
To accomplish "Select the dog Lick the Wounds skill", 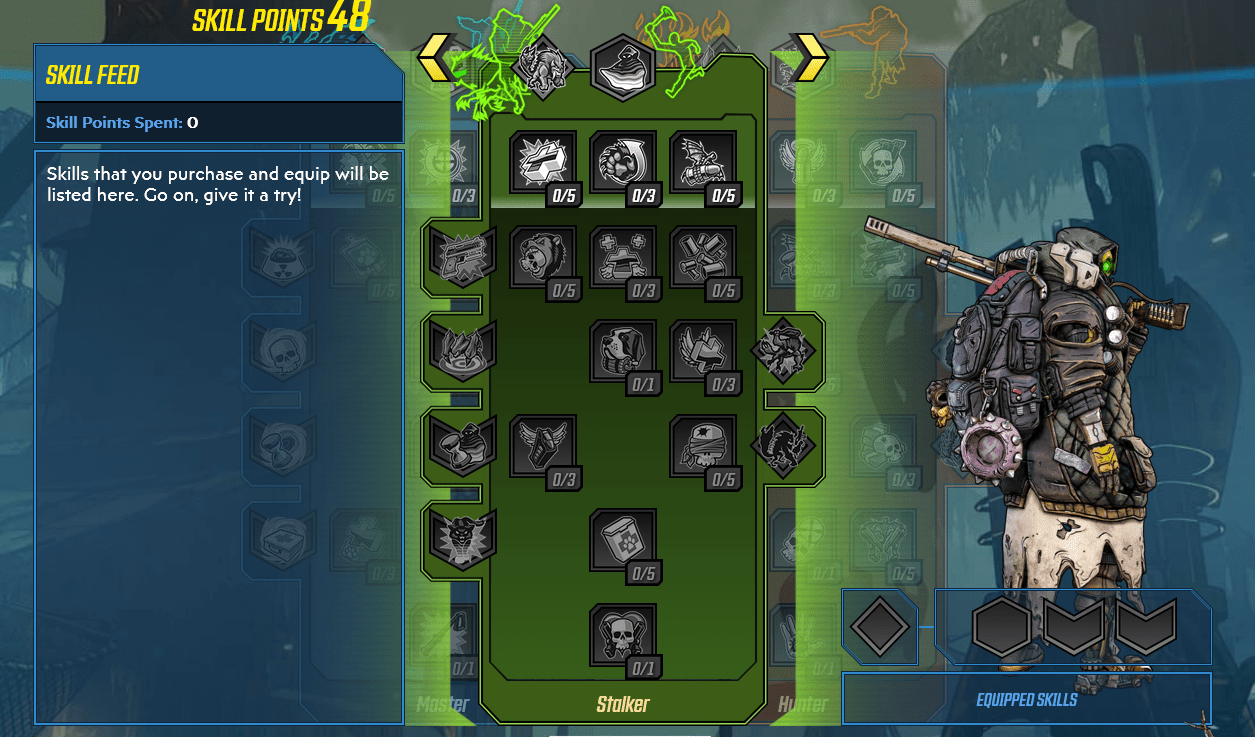I will pos(623,352).
